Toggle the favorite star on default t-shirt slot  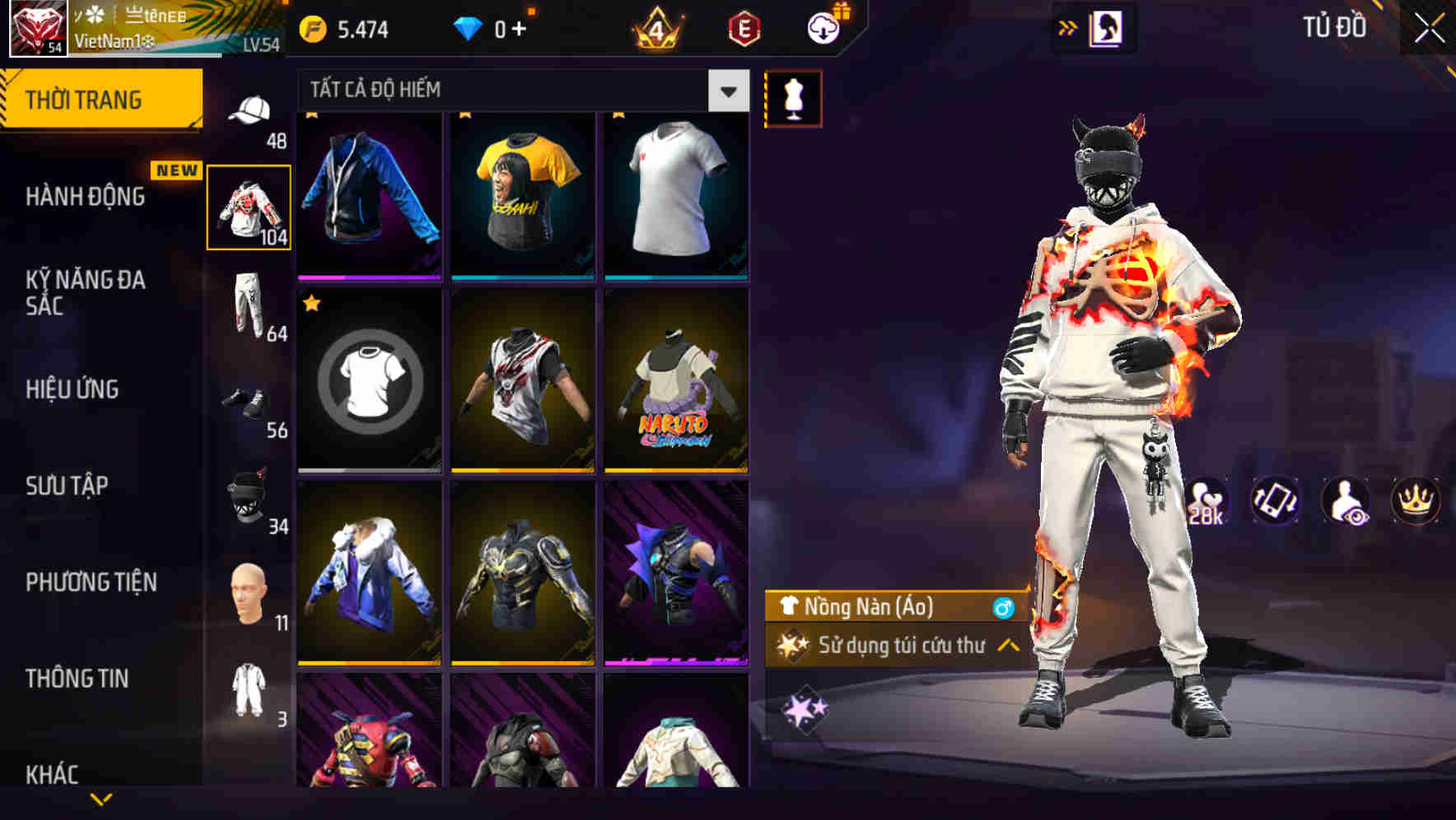(x=311, y=304)
